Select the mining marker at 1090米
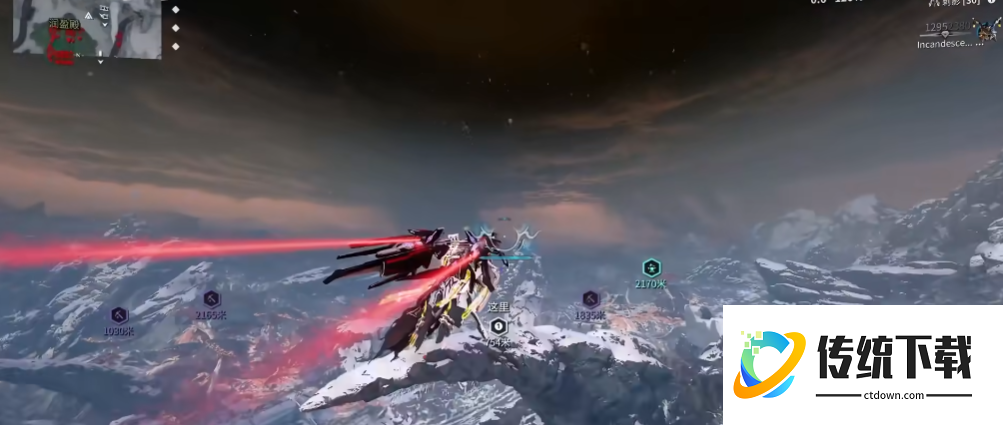Viewport: 1003px width, 425px height. point(118,315)
